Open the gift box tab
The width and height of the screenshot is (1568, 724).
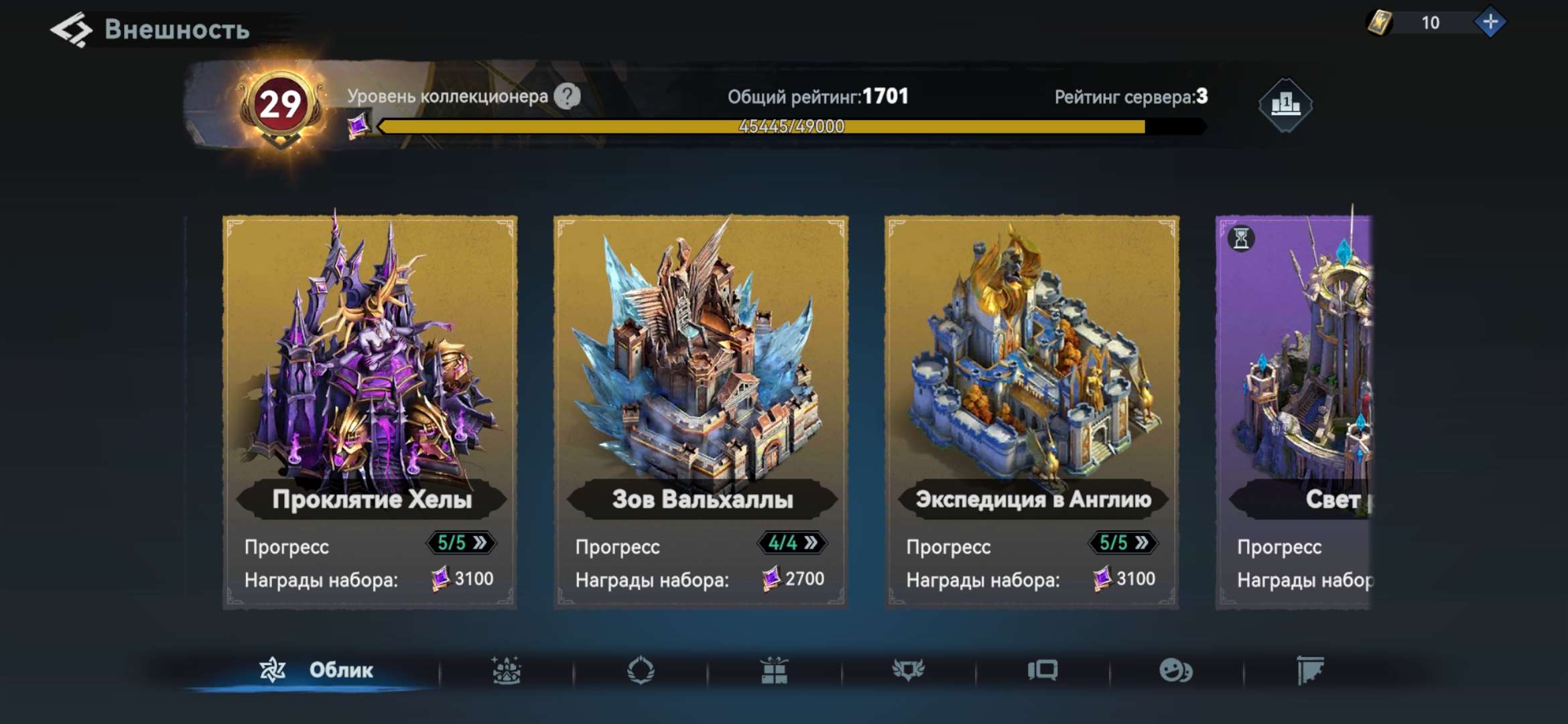tap(775, 670)
